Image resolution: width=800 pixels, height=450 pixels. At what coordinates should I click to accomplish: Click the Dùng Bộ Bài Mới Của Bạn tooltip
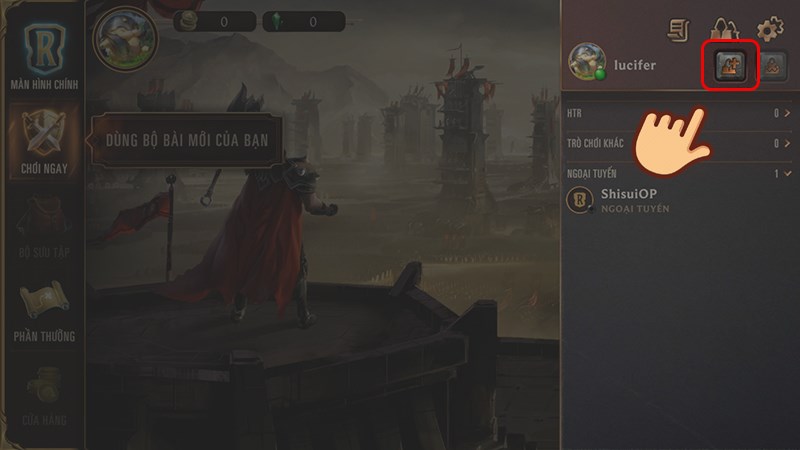pos(188,139)
